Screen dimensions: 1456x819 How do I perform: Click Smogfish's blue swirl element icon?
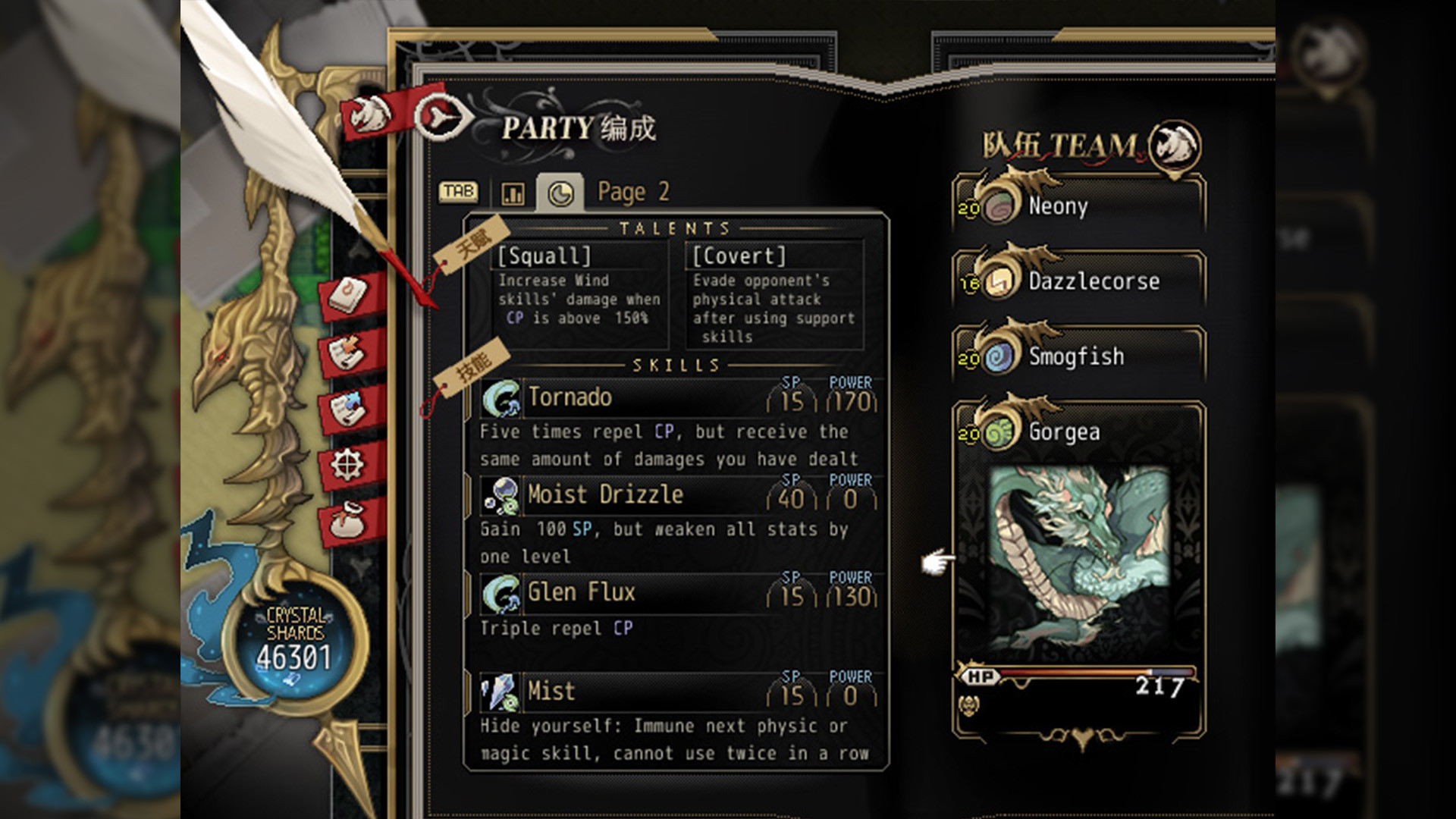[998, 355]
